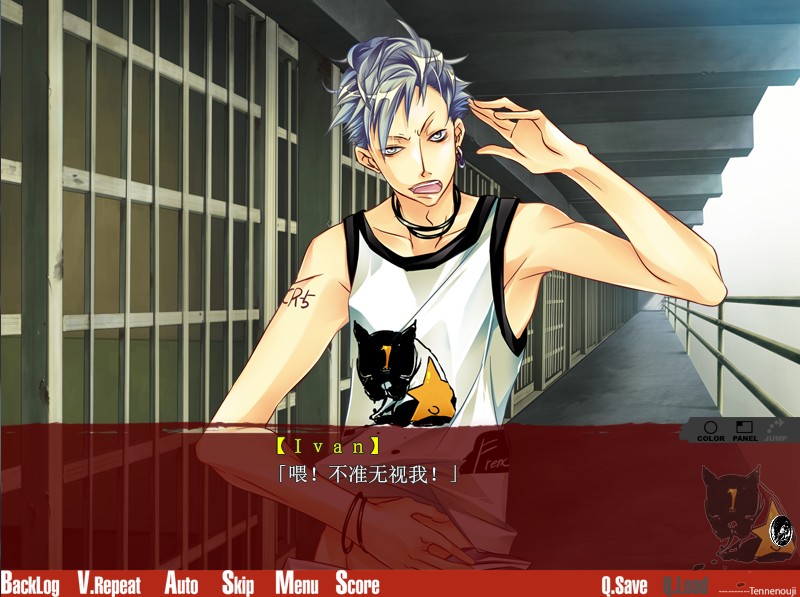Turn on Auto text advance

pyautogui.click(x=181, y=584)
